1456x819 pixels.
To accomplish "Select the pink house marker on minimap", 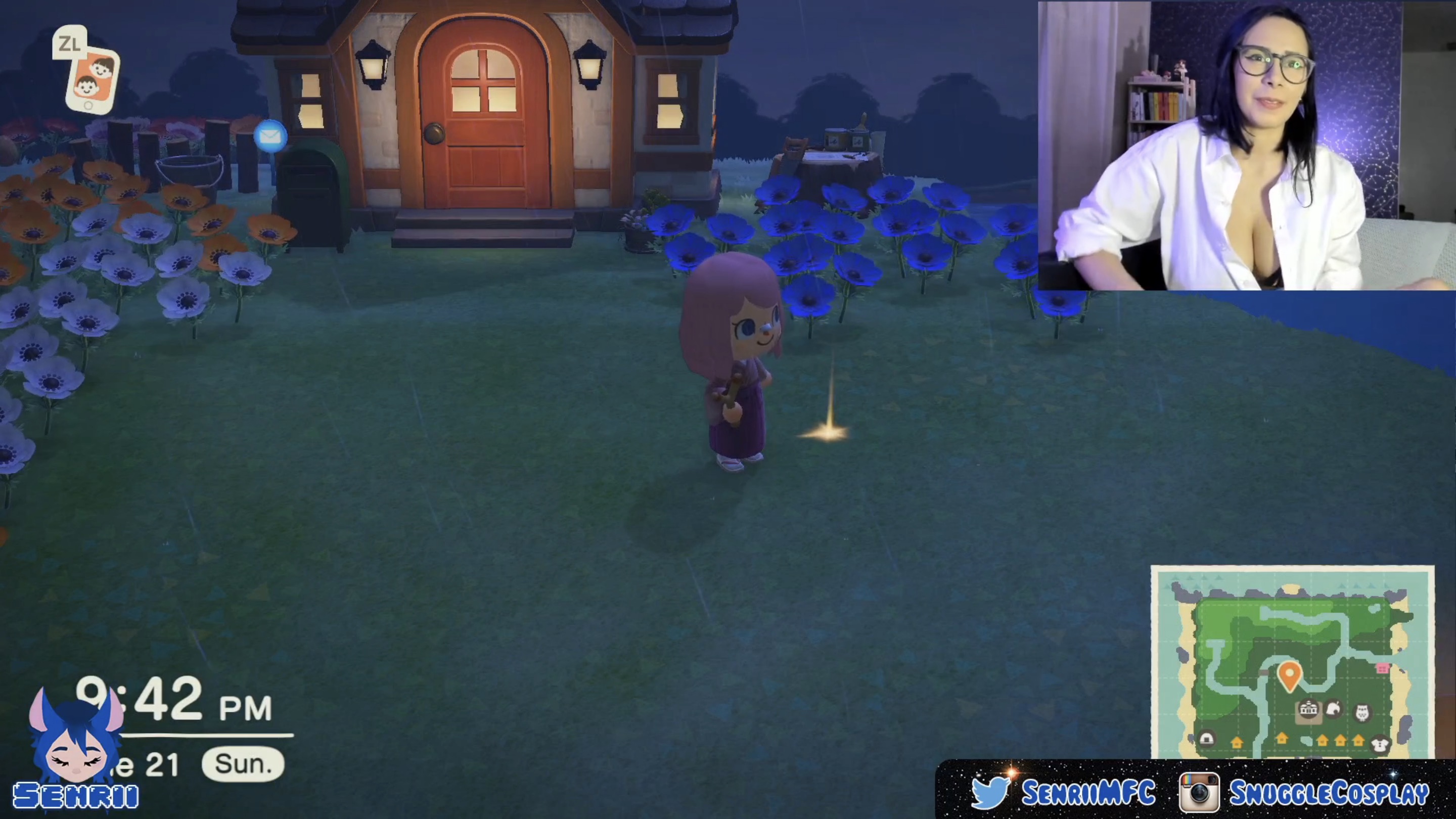I will coord(1383,668).
